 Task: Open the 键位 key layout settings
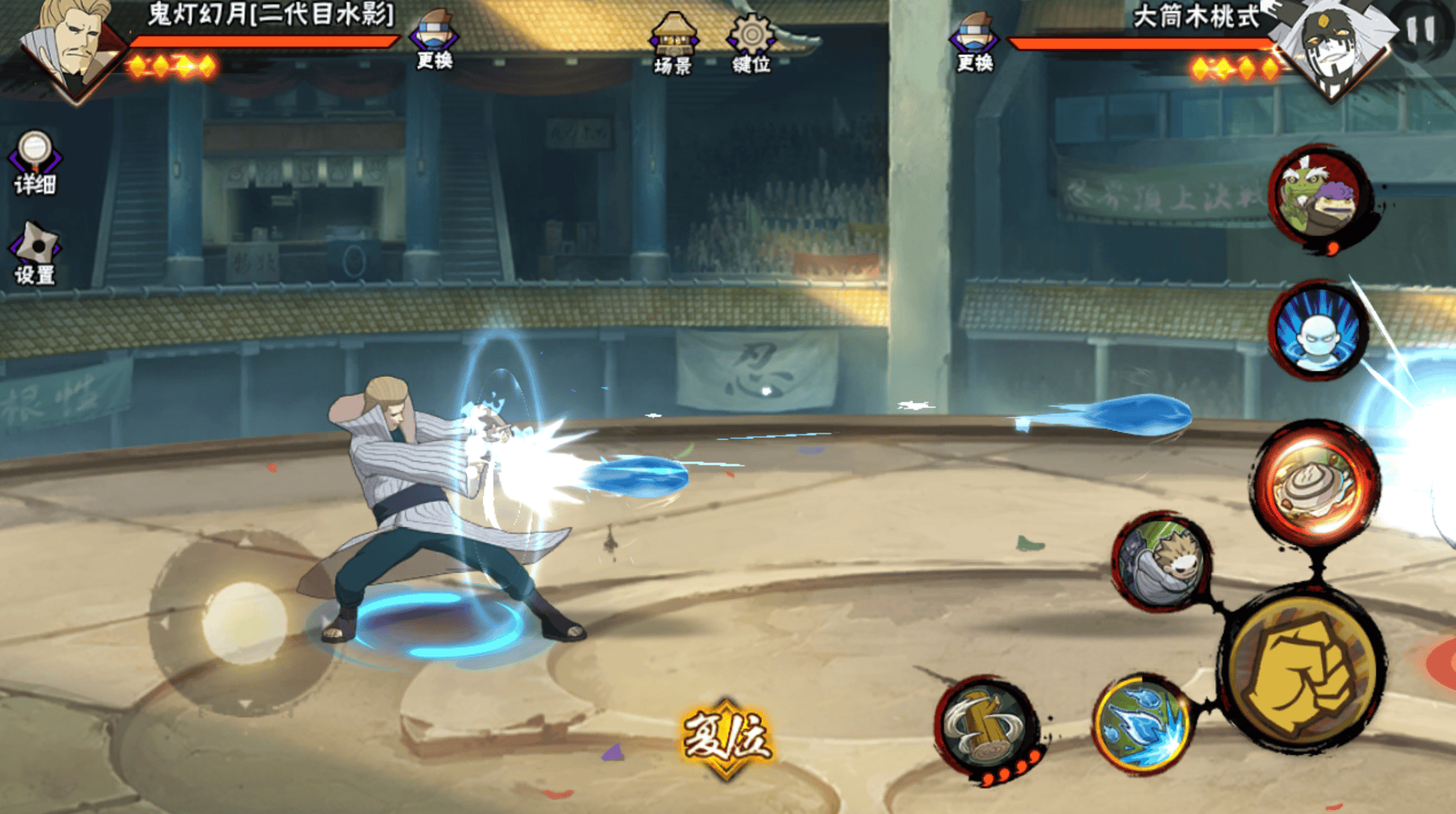[751, 44]
